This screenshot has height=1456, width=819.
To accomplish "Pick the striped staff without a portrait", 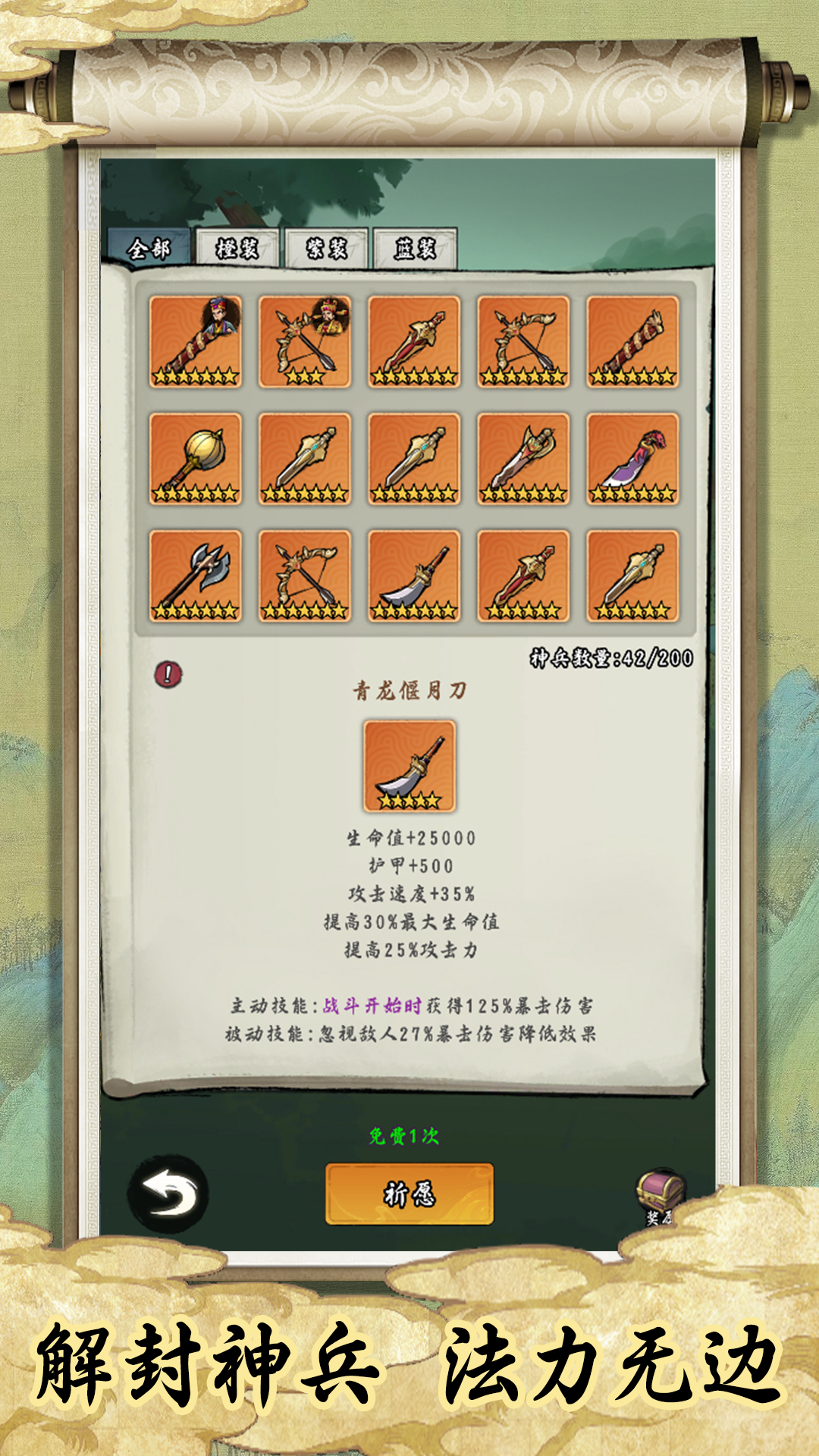I will pyautogui.click(x=632, y=342).
